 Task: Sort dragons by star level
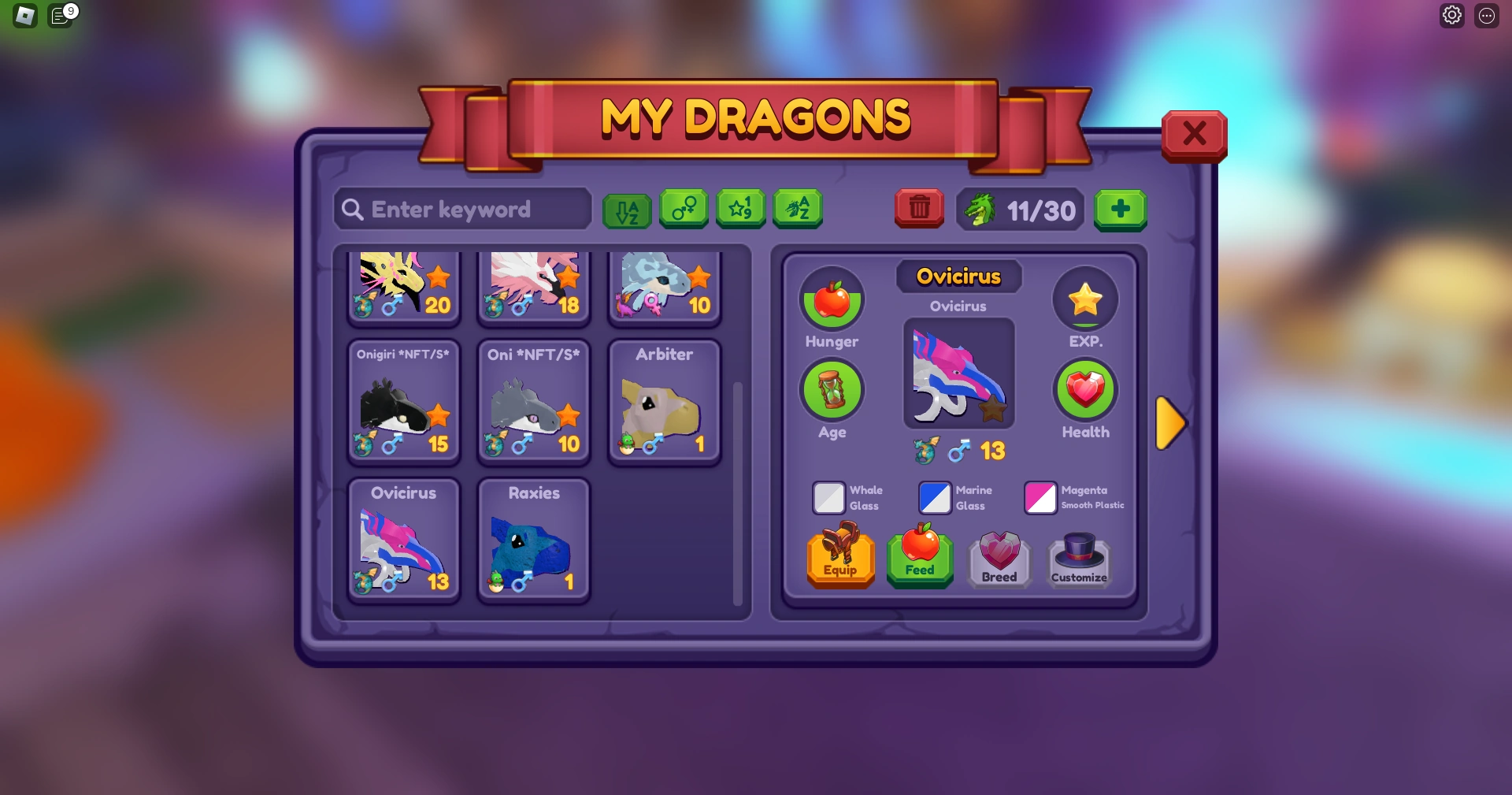(x=740, y=209)
